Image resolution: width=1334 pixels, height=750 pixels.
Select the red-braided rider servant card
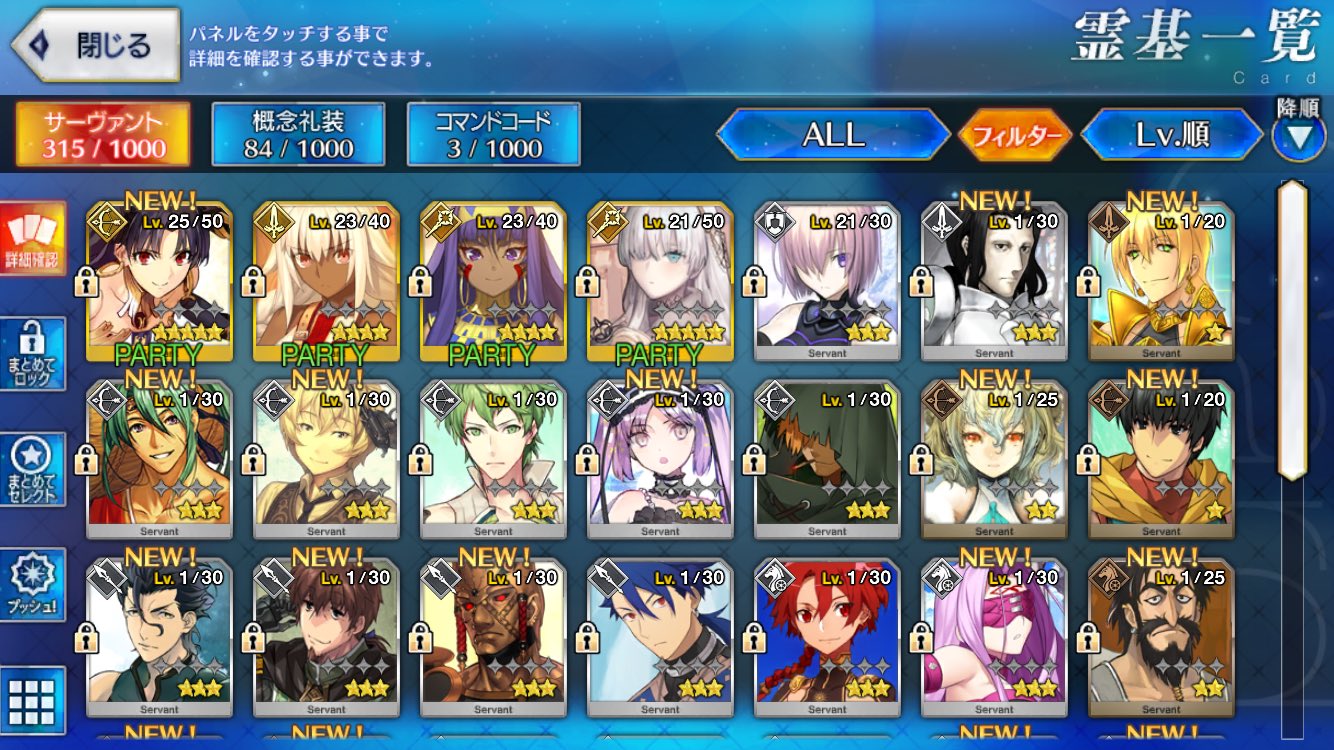(827, 638)
